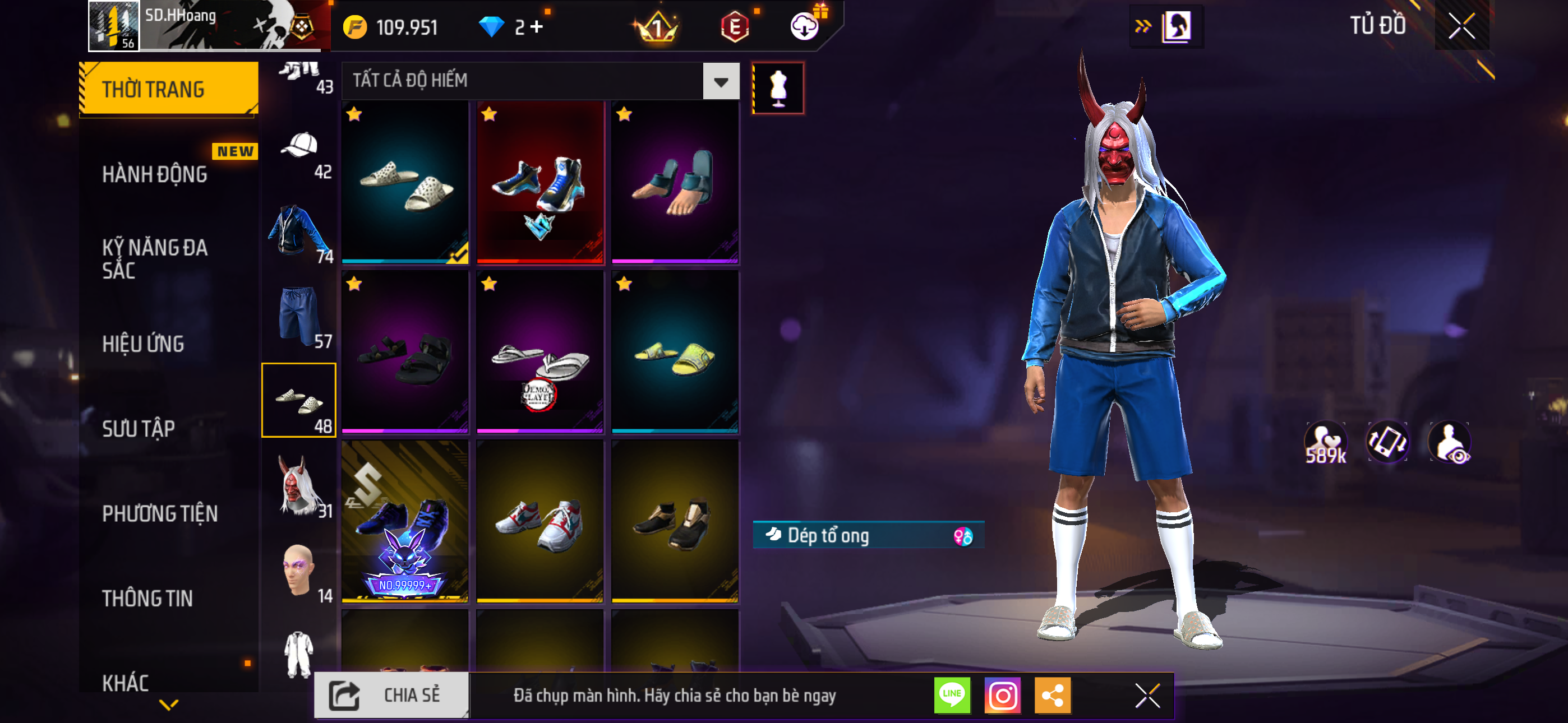Close the TỦ ĐỒ wardrobe screen
1568x723 pixels.
[x=1461, y=26]
